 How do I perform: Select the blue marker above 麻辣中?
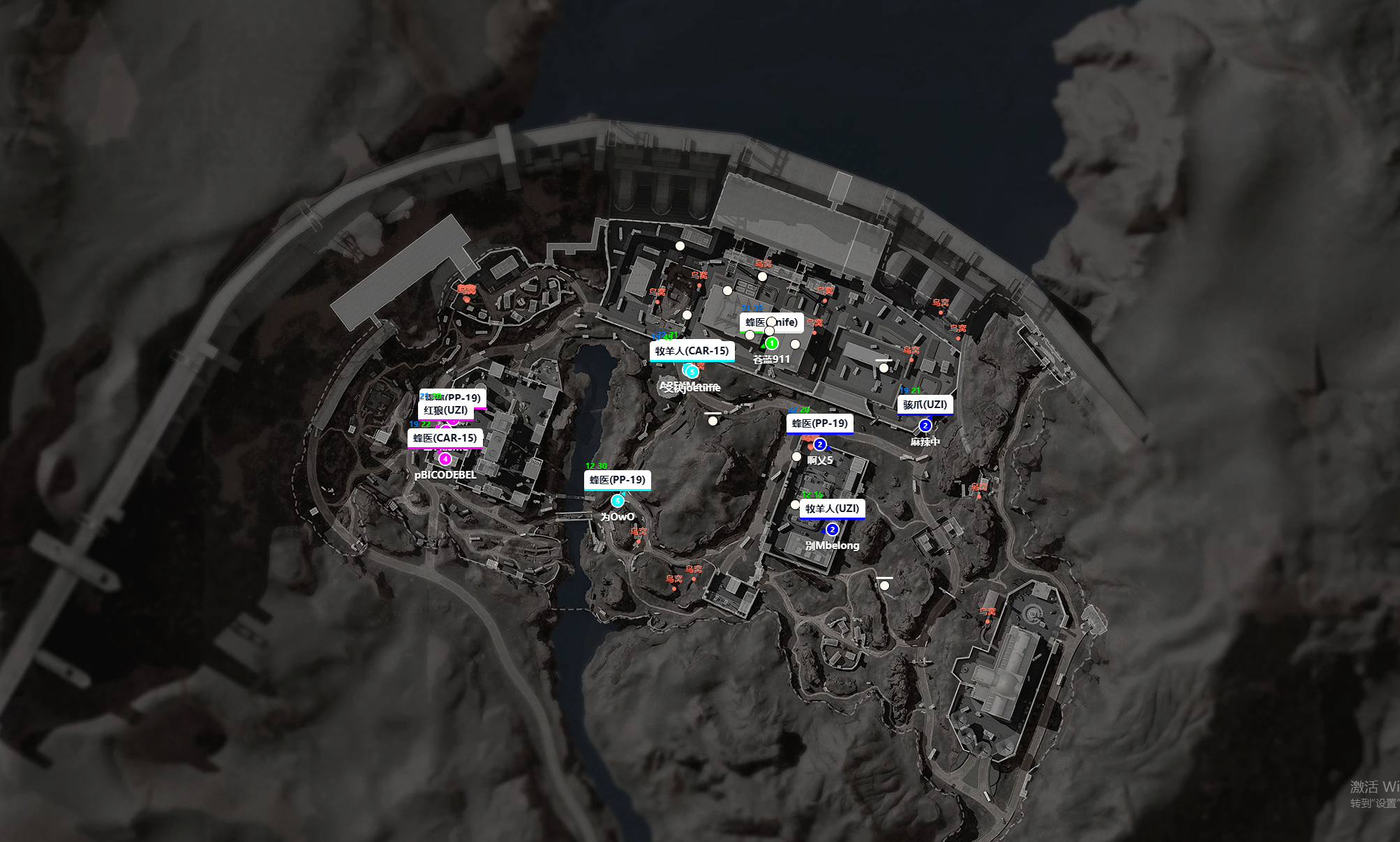(925, 426)
